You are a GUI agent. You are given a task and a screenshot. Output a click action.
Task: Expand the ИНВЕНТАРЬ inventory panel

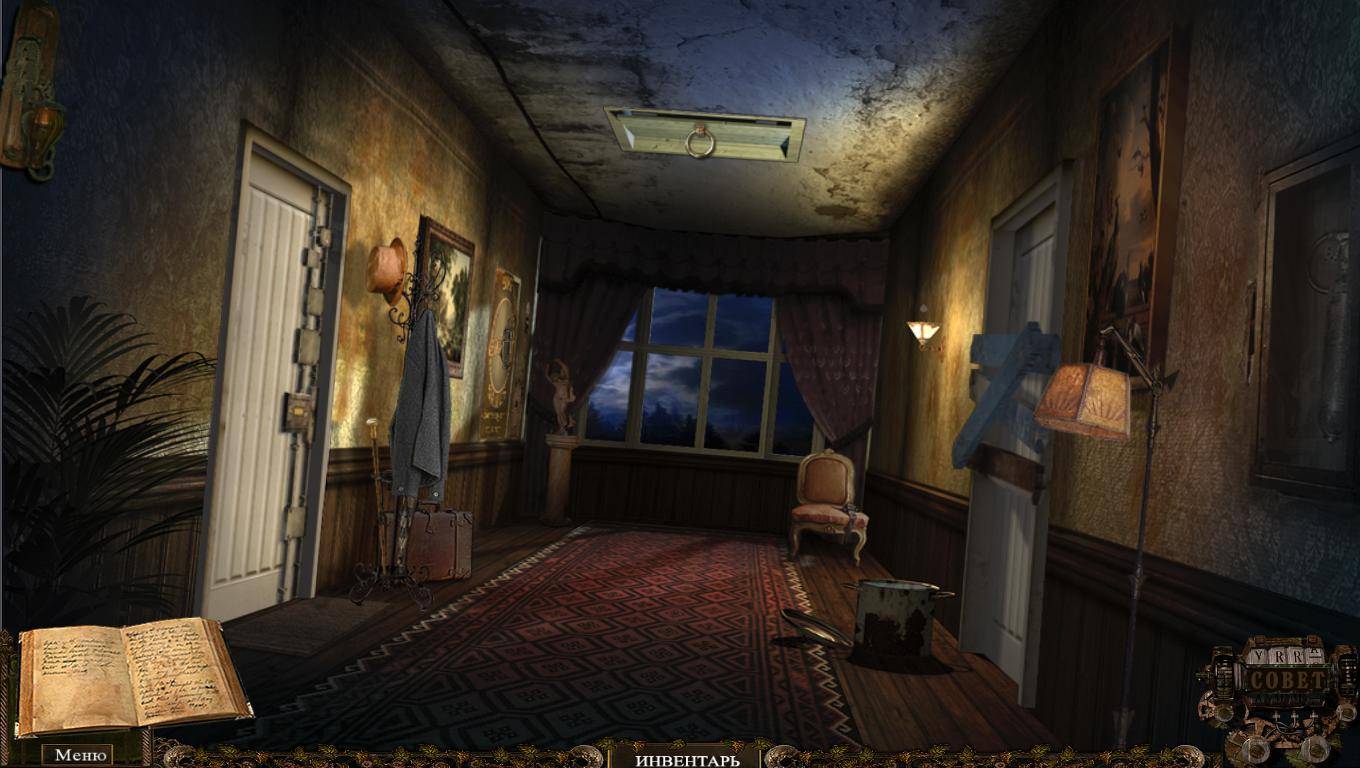(x=687, y=759)
